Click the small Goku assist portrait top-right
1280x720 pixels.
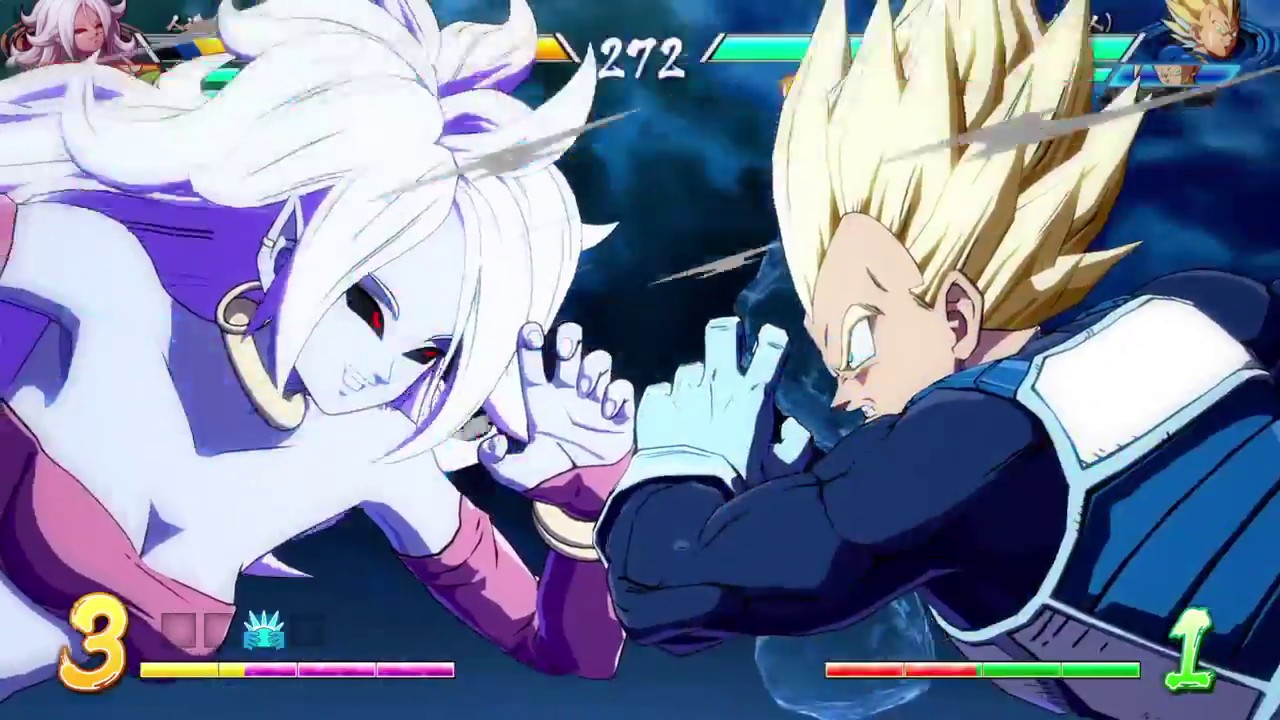[x=1177, y=73]
